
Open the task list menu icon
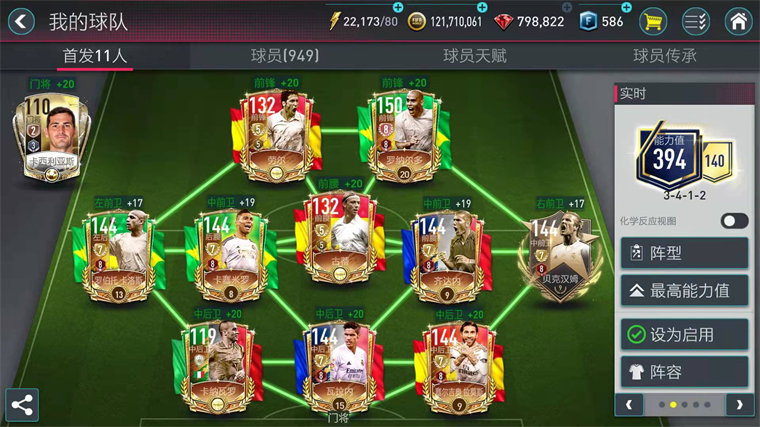pyautogui.click(x=696, y=21)
